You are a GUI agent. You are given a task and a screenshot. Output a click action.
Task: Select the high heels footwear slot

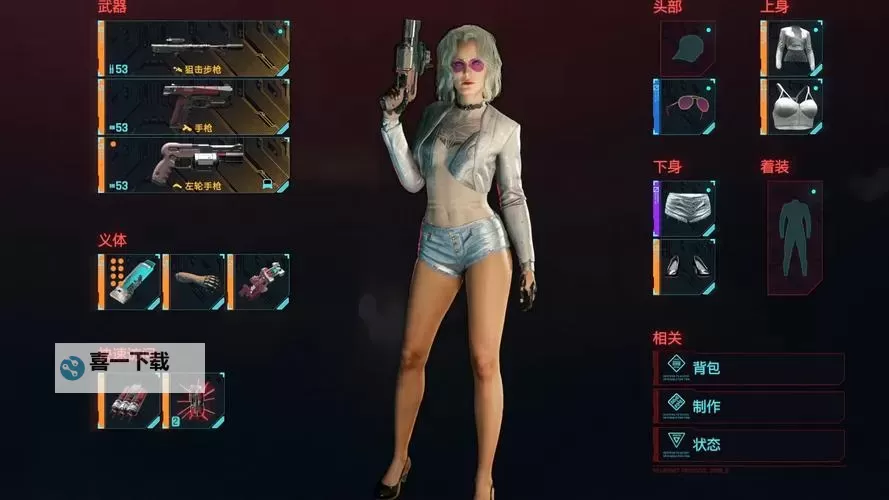(x=685, y=266)
